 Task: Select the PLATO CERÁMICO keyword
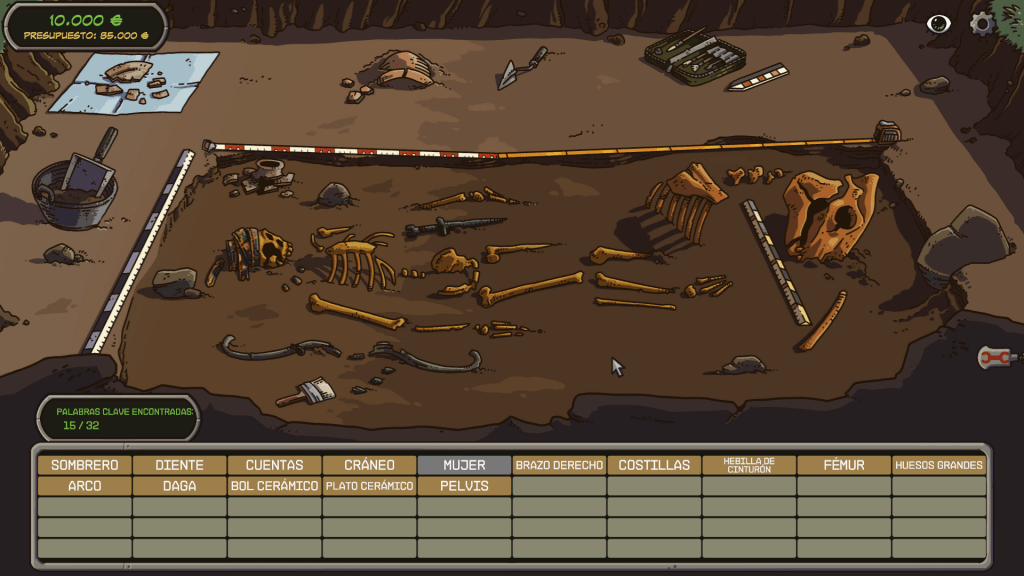(370, 486)
